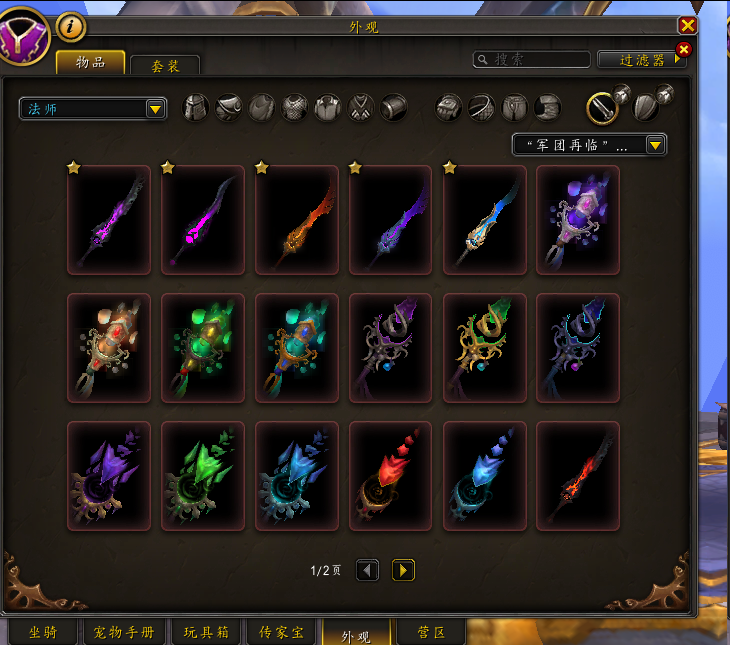Switch to the 套装 sets tab
This screenshot has height=645, width=730.
pos(165,65)
